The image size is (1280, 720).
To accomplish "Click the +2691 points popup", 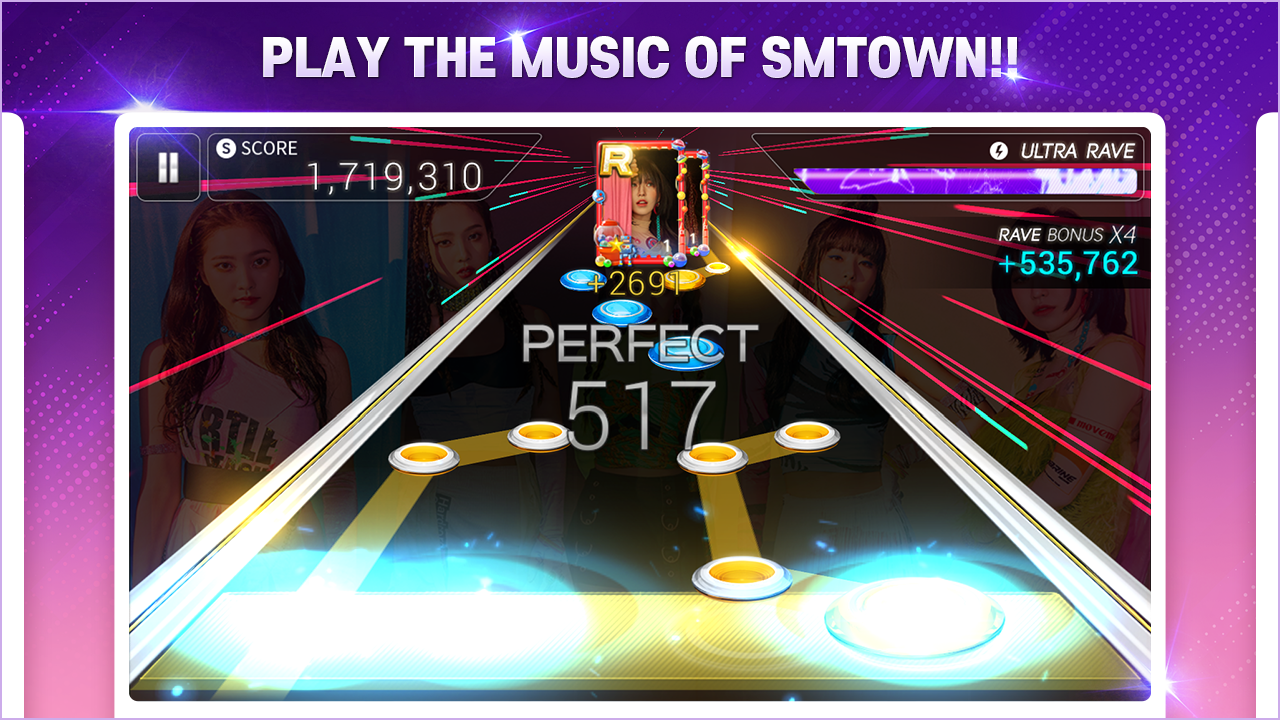I will coord(636,281).
